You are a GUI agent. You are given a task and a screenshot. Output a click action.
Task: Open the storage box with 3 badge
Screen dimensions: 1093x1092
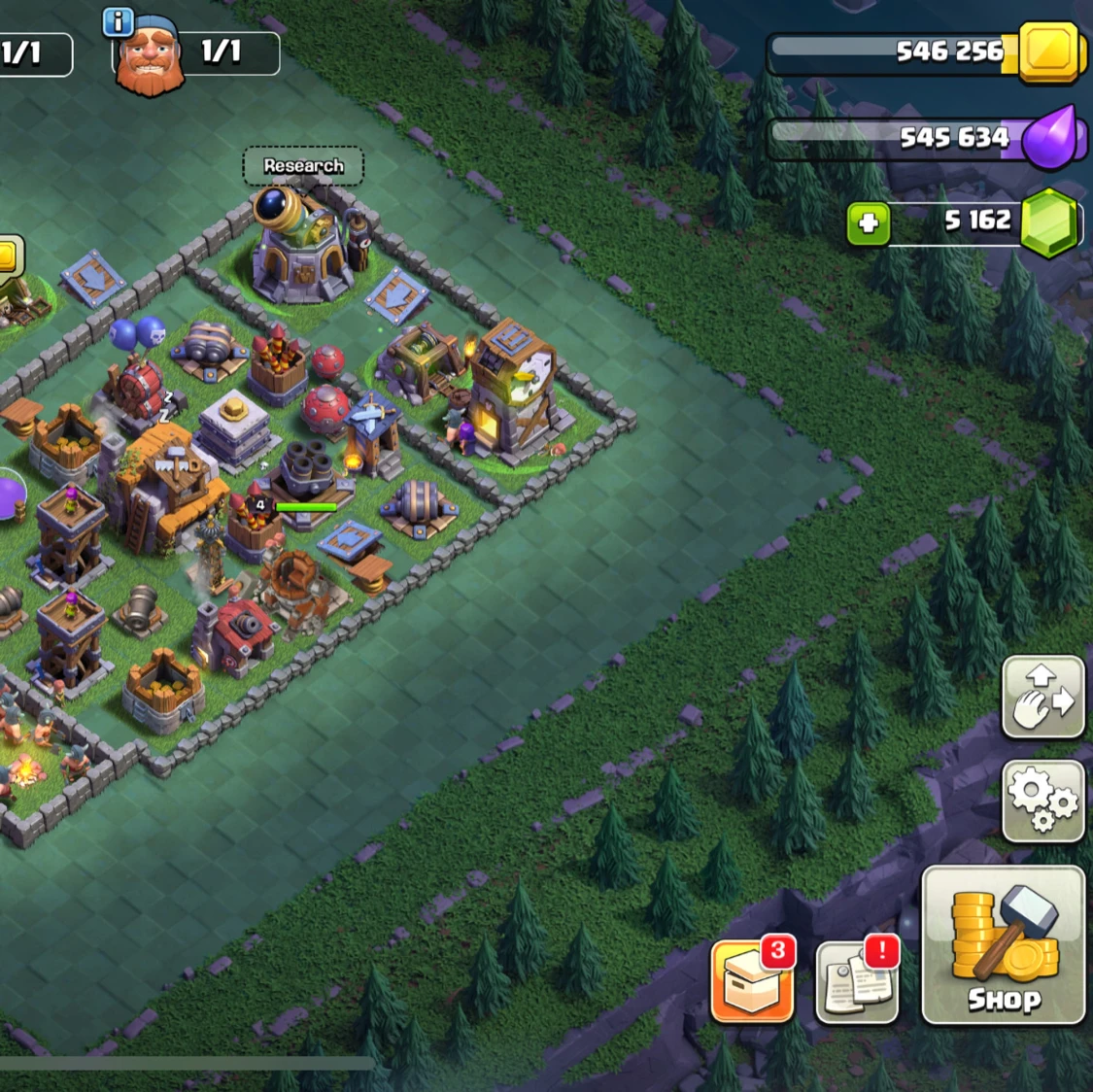point(752,981)
